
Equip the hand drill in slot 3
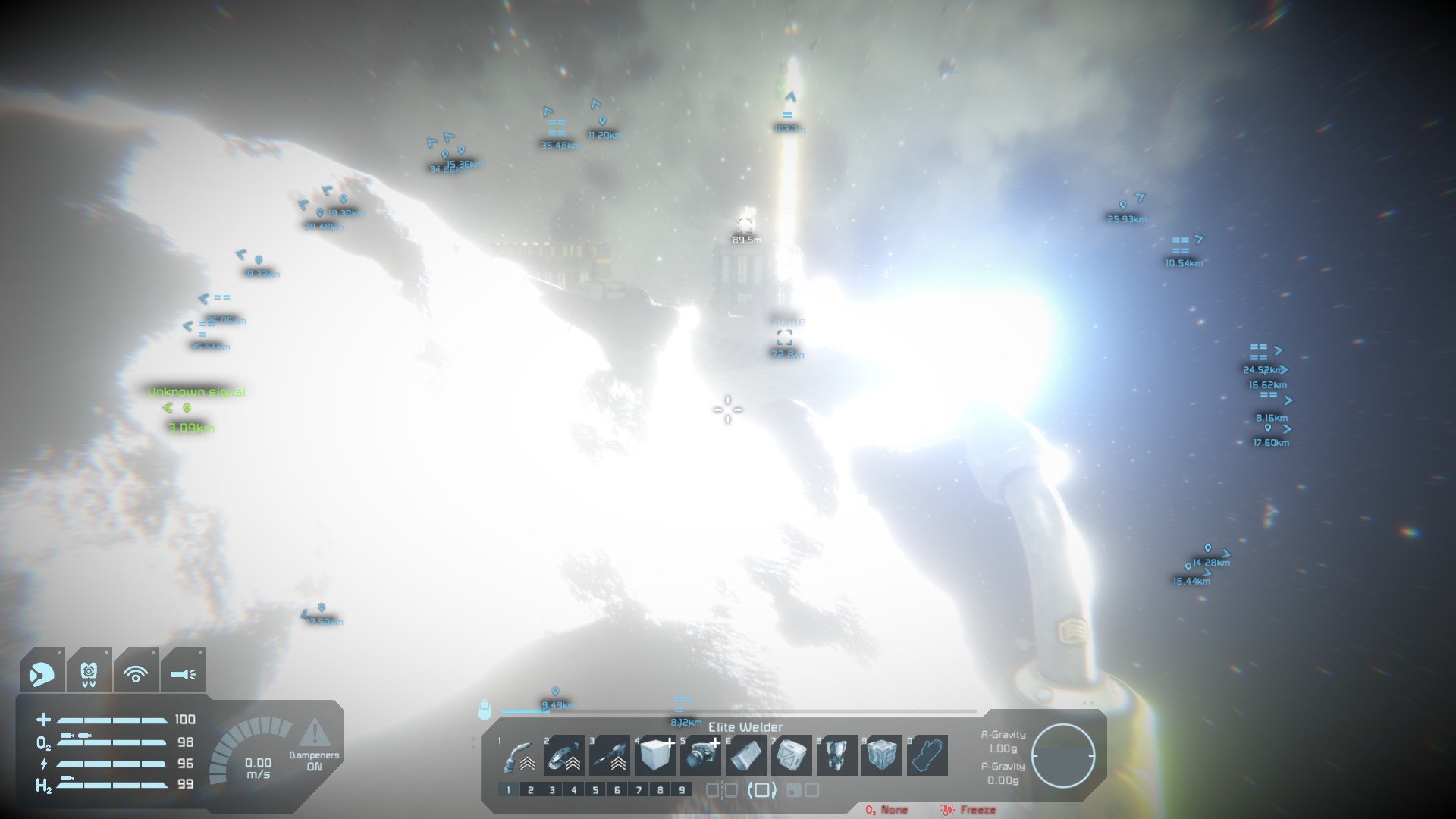click(610, 755)
